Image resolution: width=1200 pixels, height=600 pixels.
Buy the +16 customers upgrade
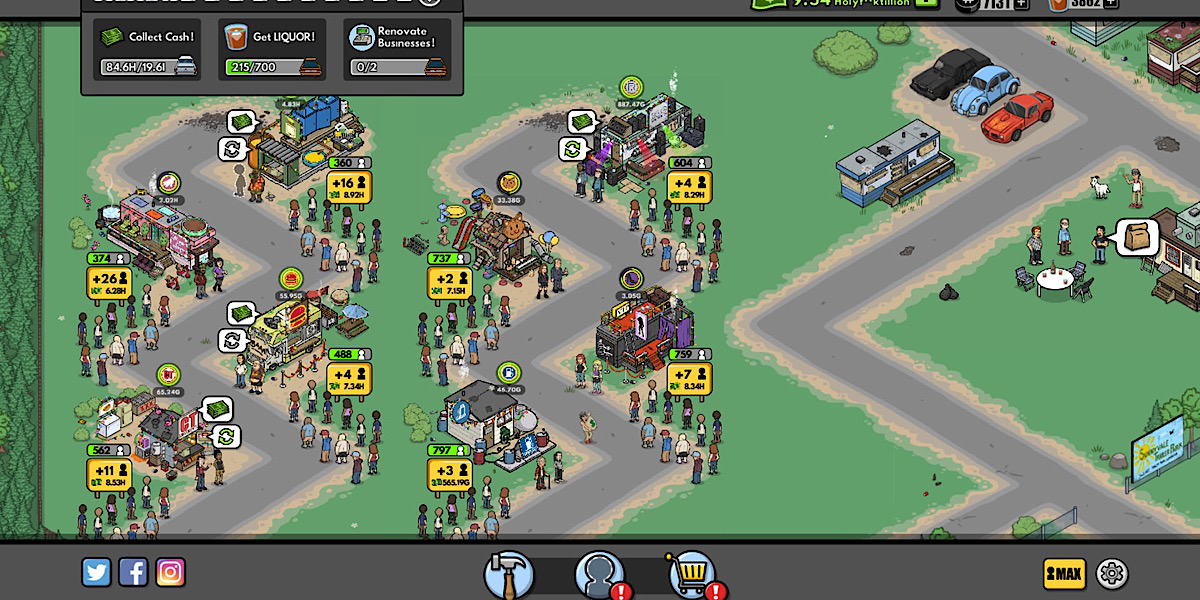(349, 187)
